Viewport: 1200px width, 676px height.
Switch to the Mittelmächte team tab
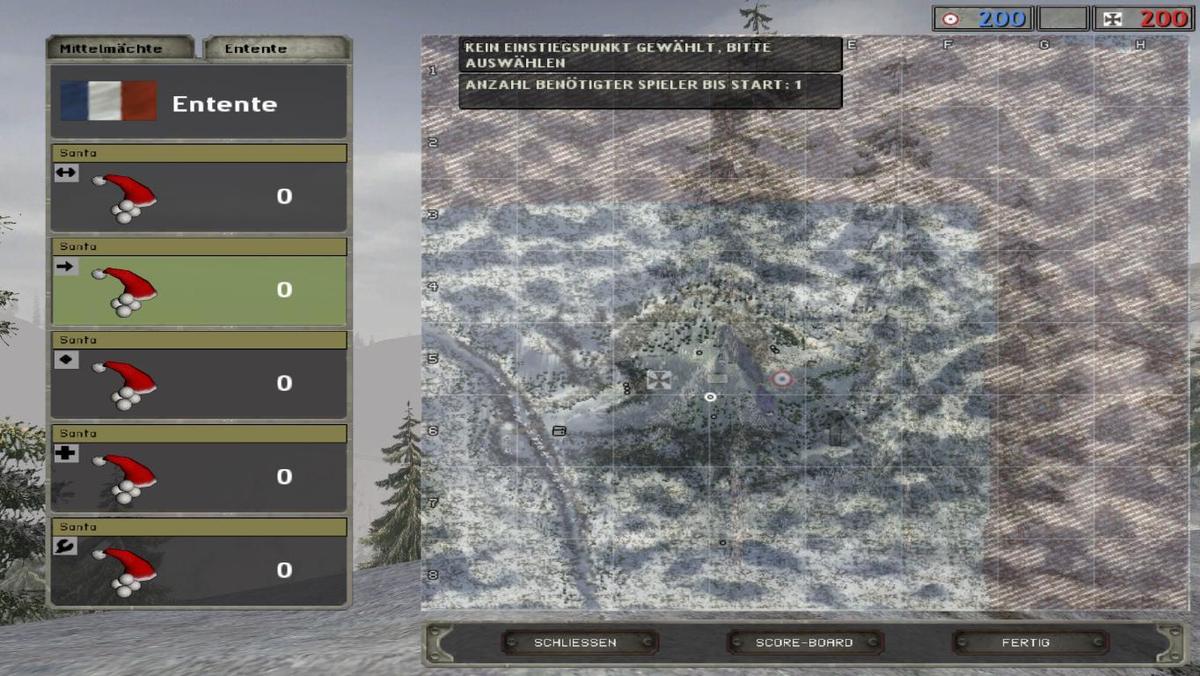[x=118, y=48]
